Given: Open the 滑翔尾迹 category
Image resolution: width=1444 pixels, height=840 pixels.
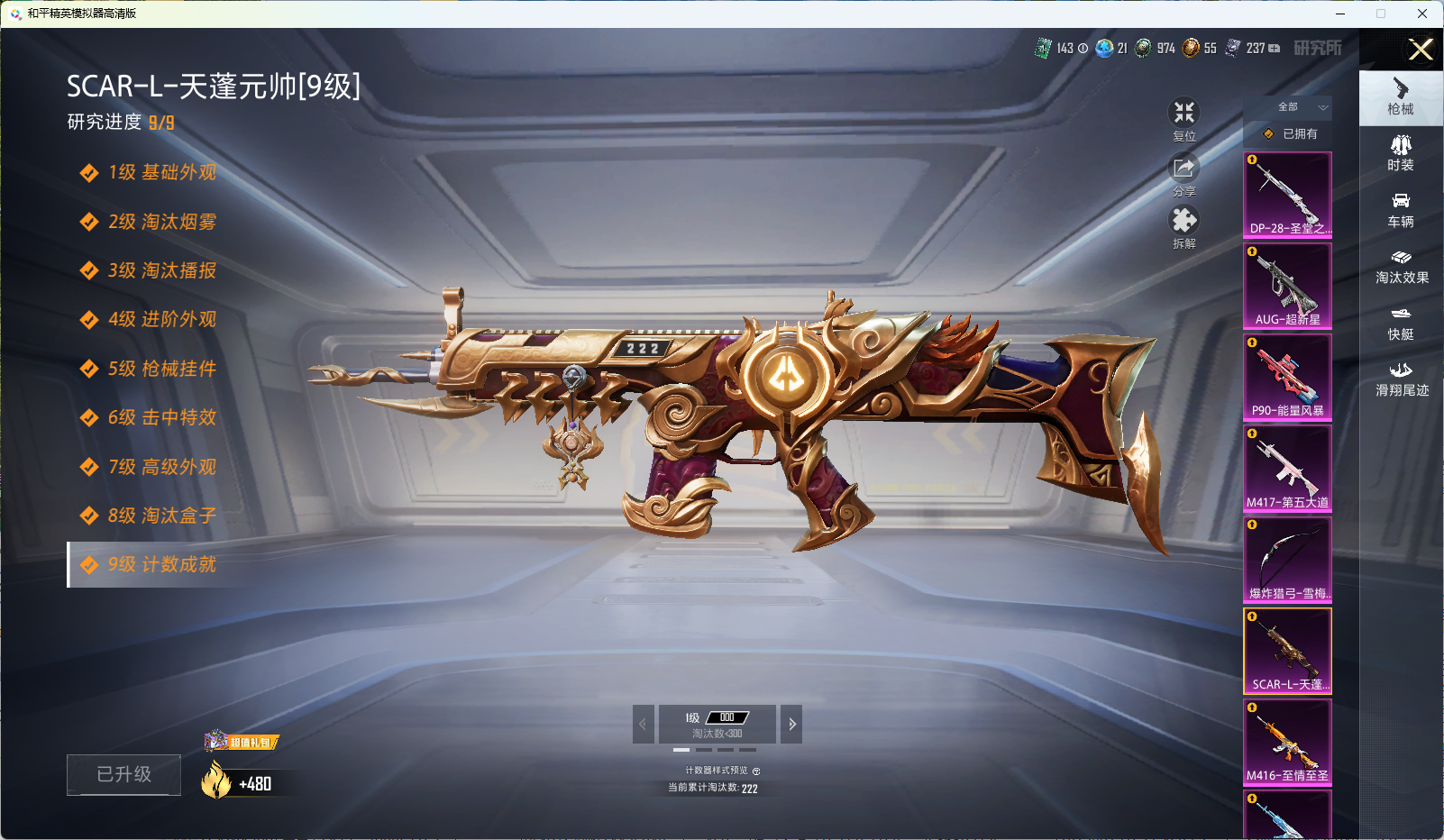Looking at the screenshot, I should pyautogui.click(x=1401, y=379).
